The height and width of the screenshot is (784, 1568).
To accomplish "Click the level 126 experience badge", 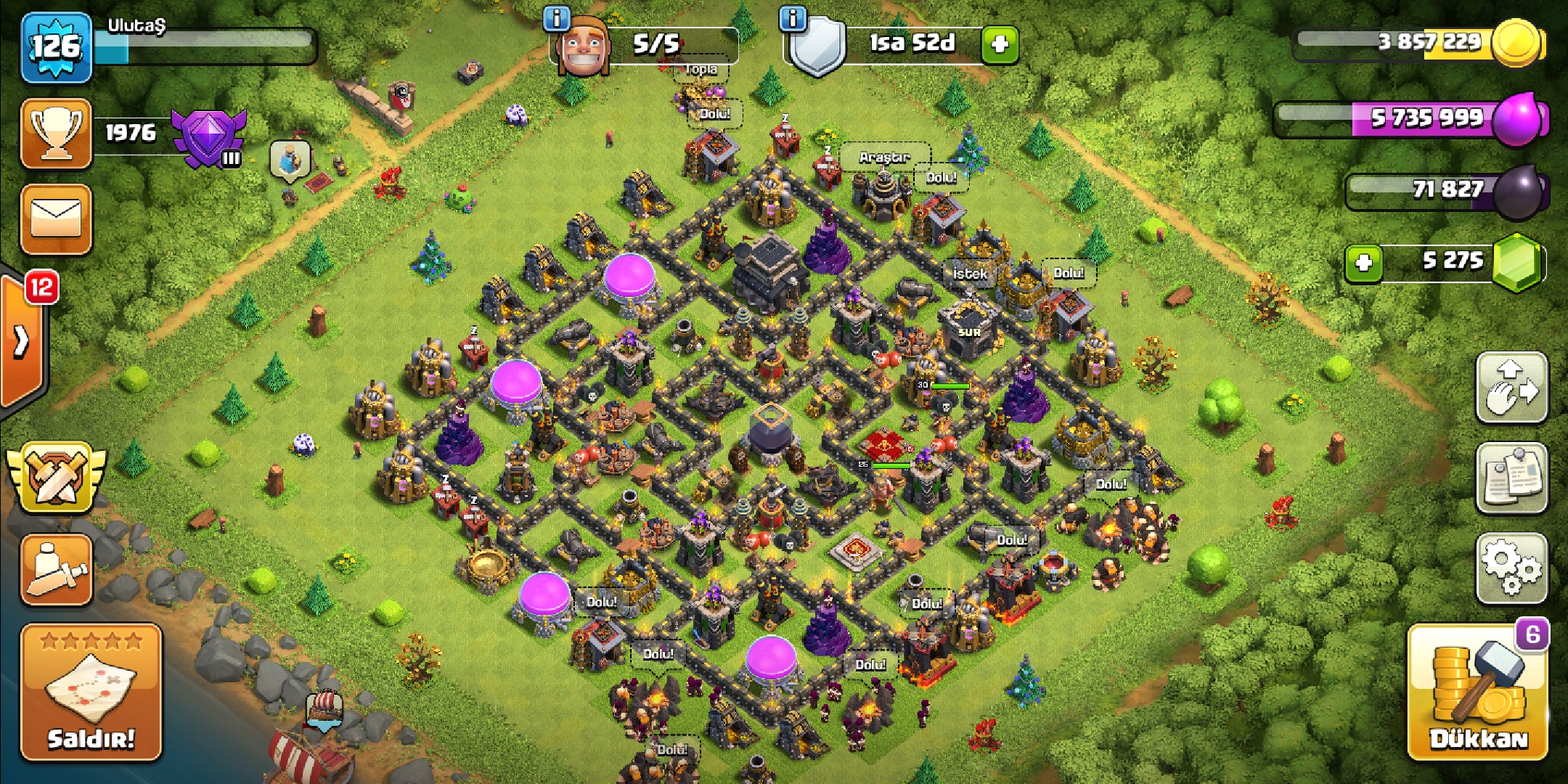I will point(57,48).
